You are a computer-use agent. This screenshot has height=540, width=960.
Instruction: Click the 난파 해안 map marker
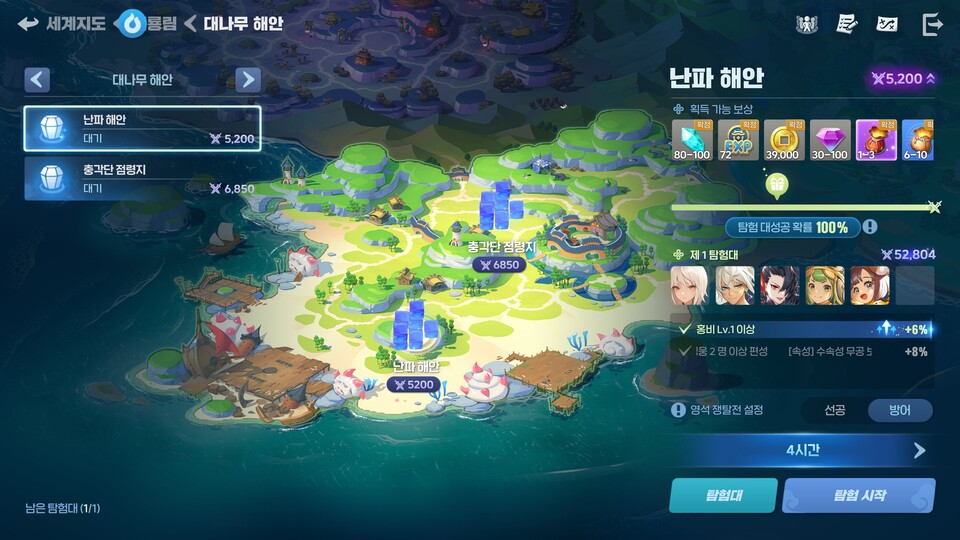pyautogui.click(x=414, y=375)
